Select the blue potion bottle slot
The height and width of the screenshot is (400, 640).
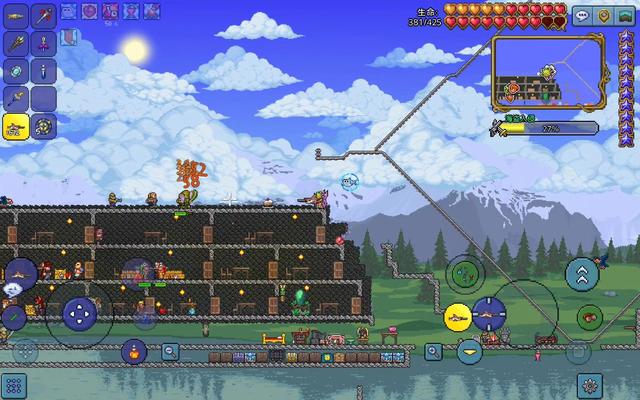coord(44,71)
